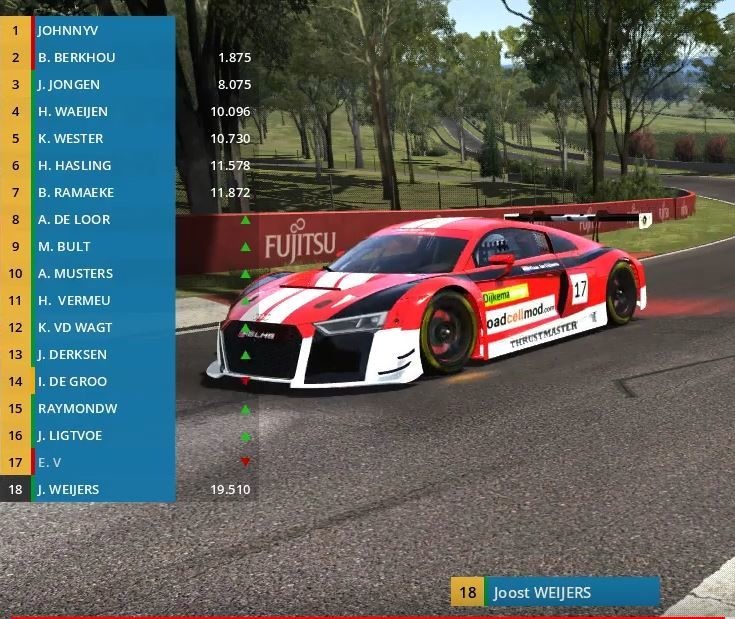Screen dimensions: 735x619
Task: Choose J. WEIJERS' highlighted standings row
Action: tap(100, 489)
